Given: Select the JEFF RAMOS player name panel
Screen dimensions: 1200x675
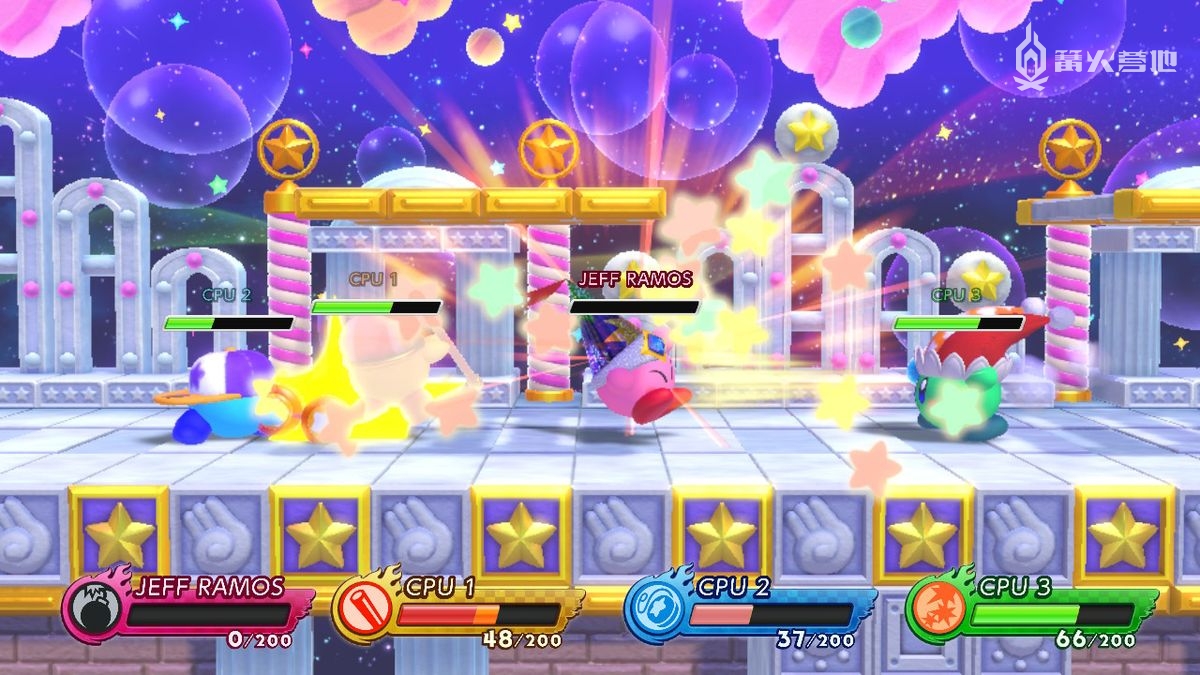Looking at the screenshot, I should (x=208, y=587).
